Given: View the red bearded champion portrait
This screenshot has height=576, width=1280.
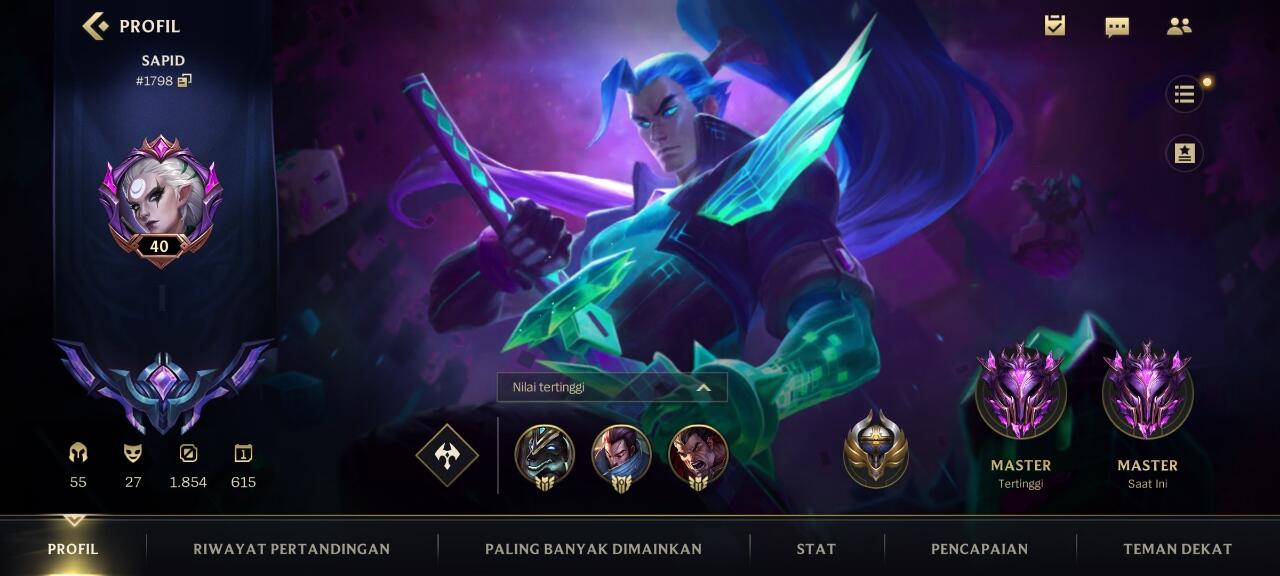Looking at the screenshot, I should click(x=698, y=456).
